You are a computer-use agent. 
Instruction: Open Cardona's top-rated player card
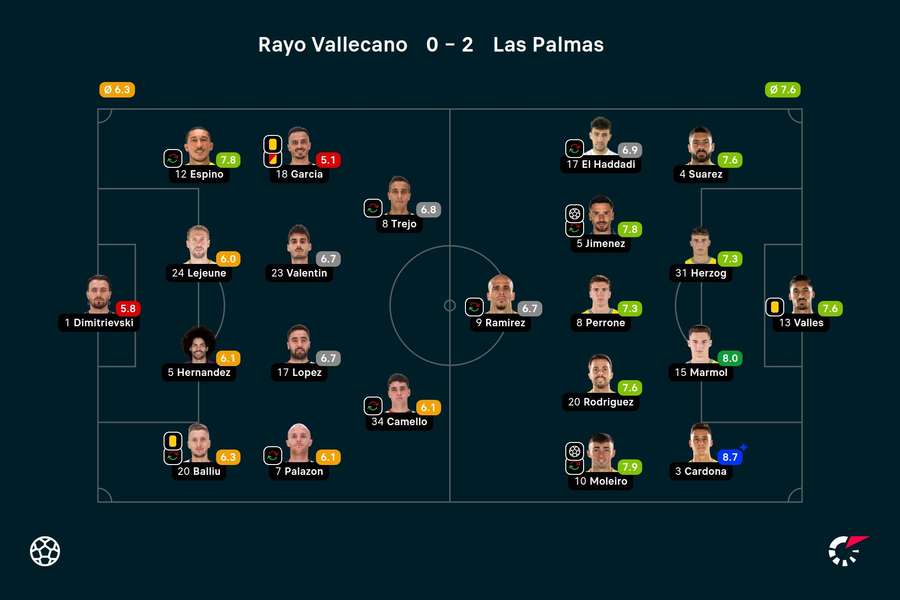(700, 443)
